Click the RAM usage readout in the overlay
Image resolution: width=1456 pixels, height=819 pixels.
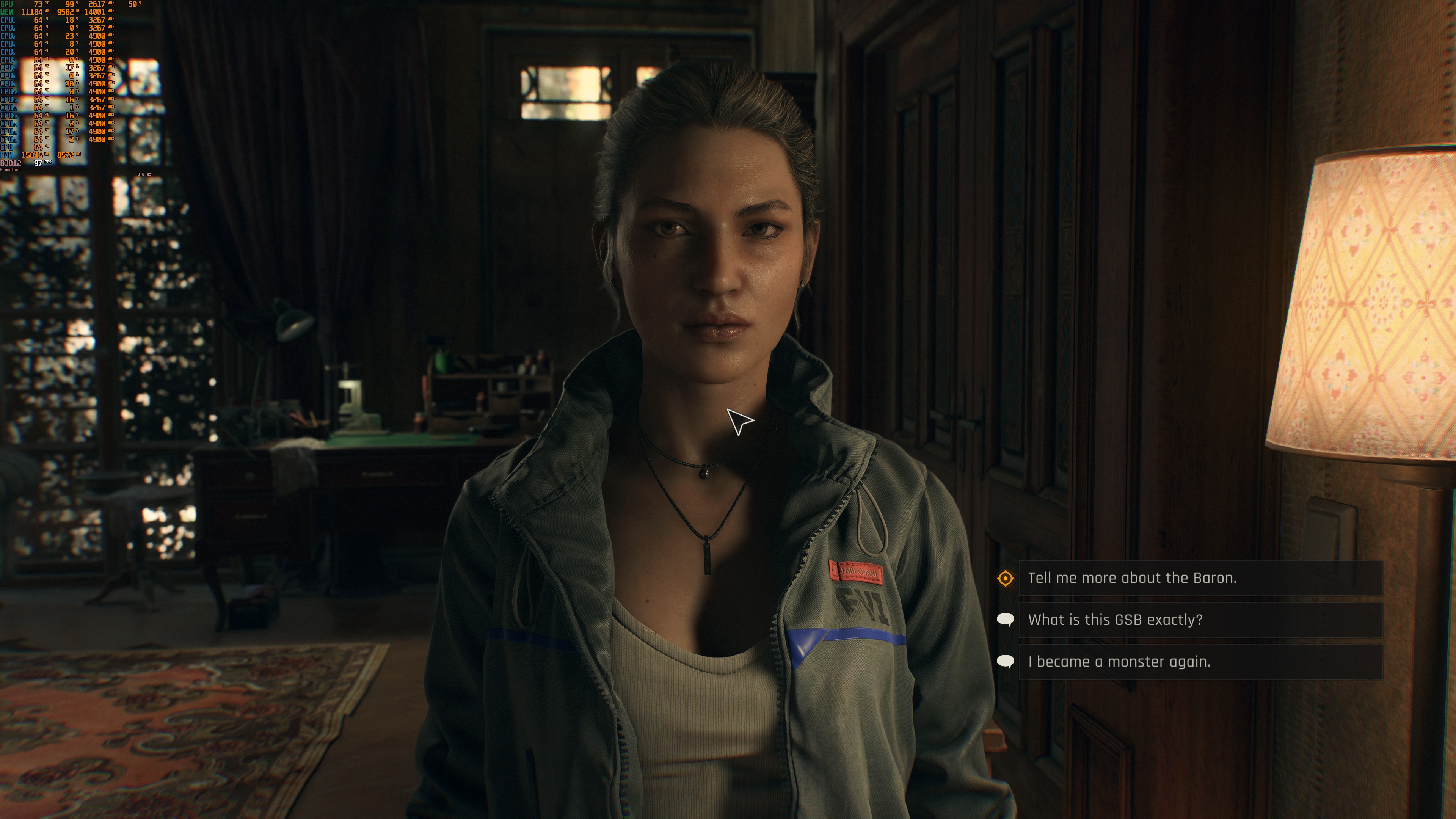(x=32, y=155)
